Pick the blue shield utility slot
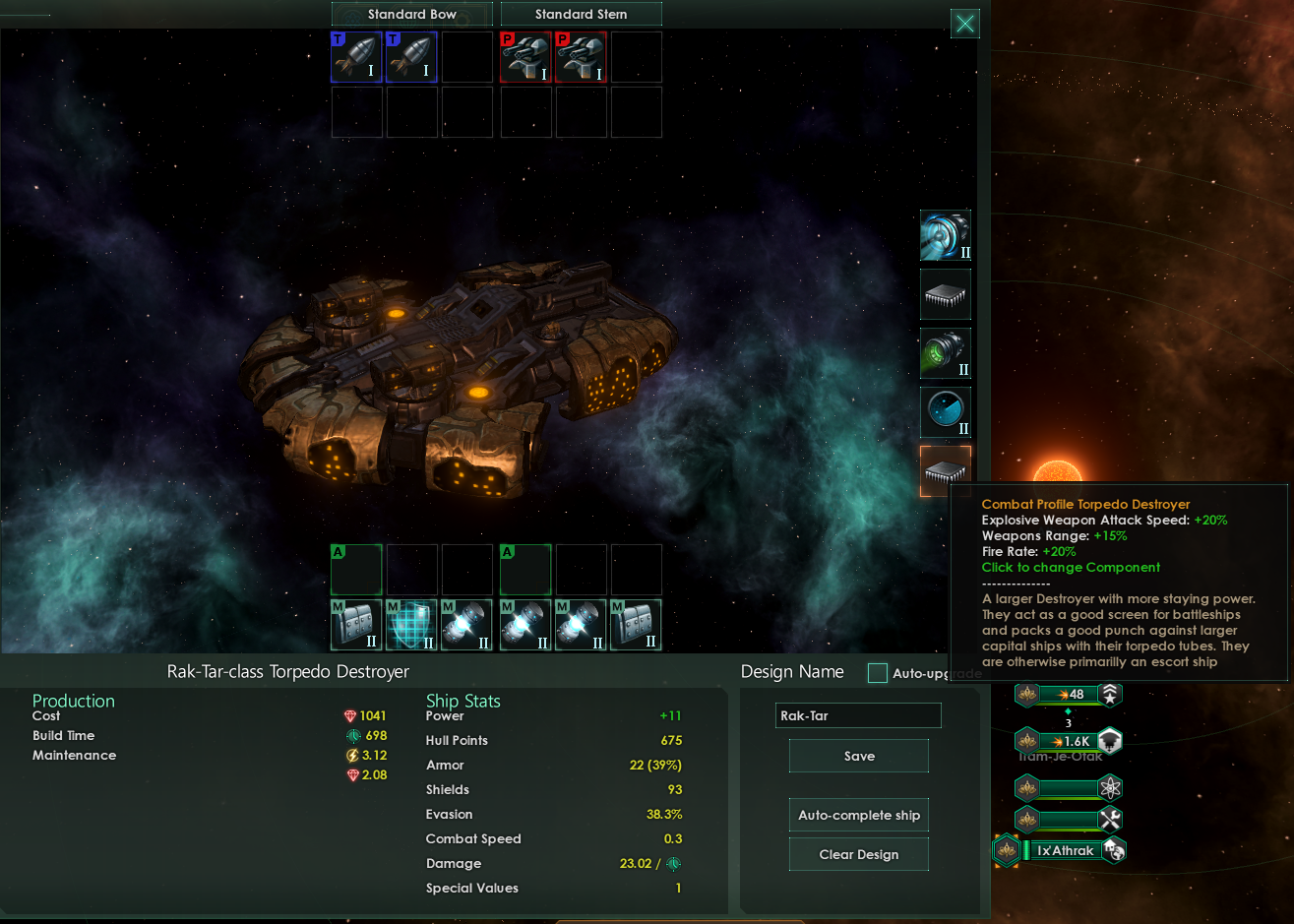The height and width of the screenshot is (924, 1294). (412, 625)
